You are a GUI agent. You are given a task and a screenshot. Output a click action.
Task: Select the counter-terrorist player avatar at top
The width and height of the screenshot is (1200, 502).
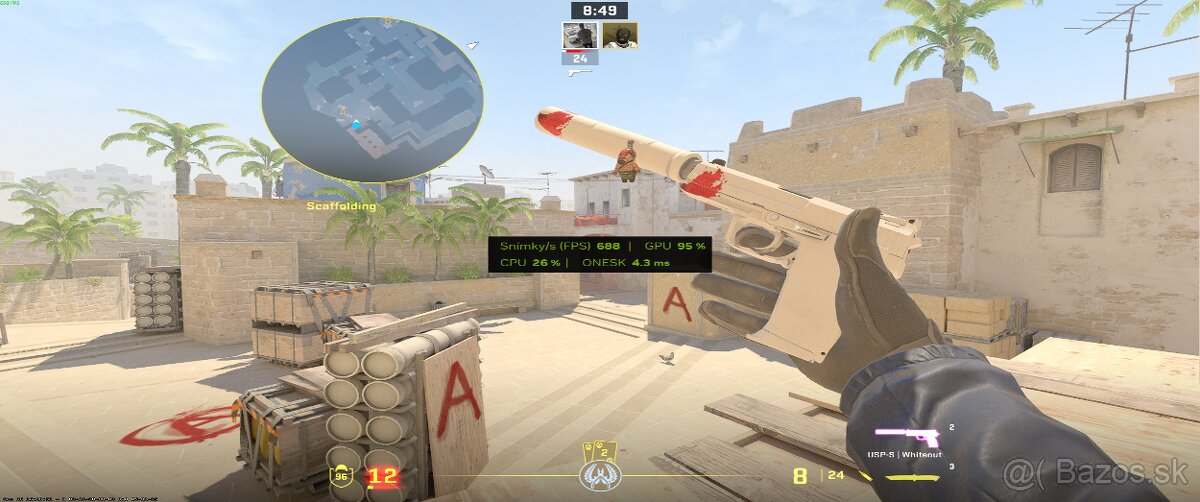point(580,35)
